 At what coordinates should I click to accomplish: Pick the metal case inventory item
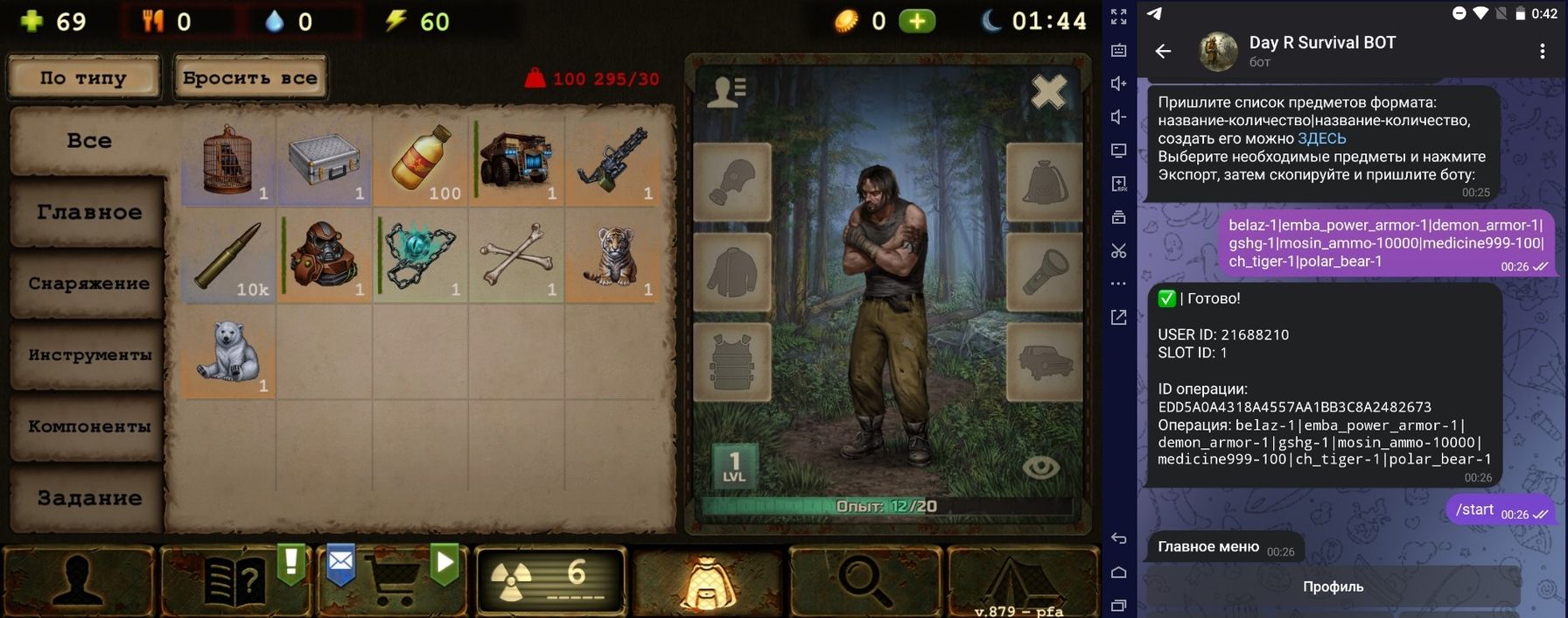tap(325, 161)
